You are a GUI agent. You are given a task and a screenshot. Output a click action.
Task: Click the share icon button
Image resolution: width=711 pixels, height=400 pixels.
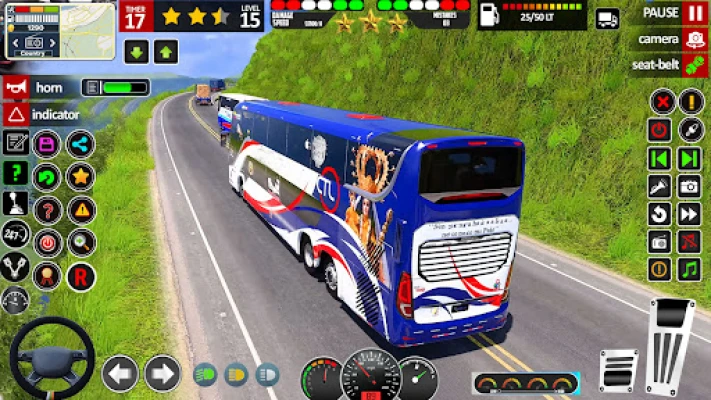click(81, 144)
